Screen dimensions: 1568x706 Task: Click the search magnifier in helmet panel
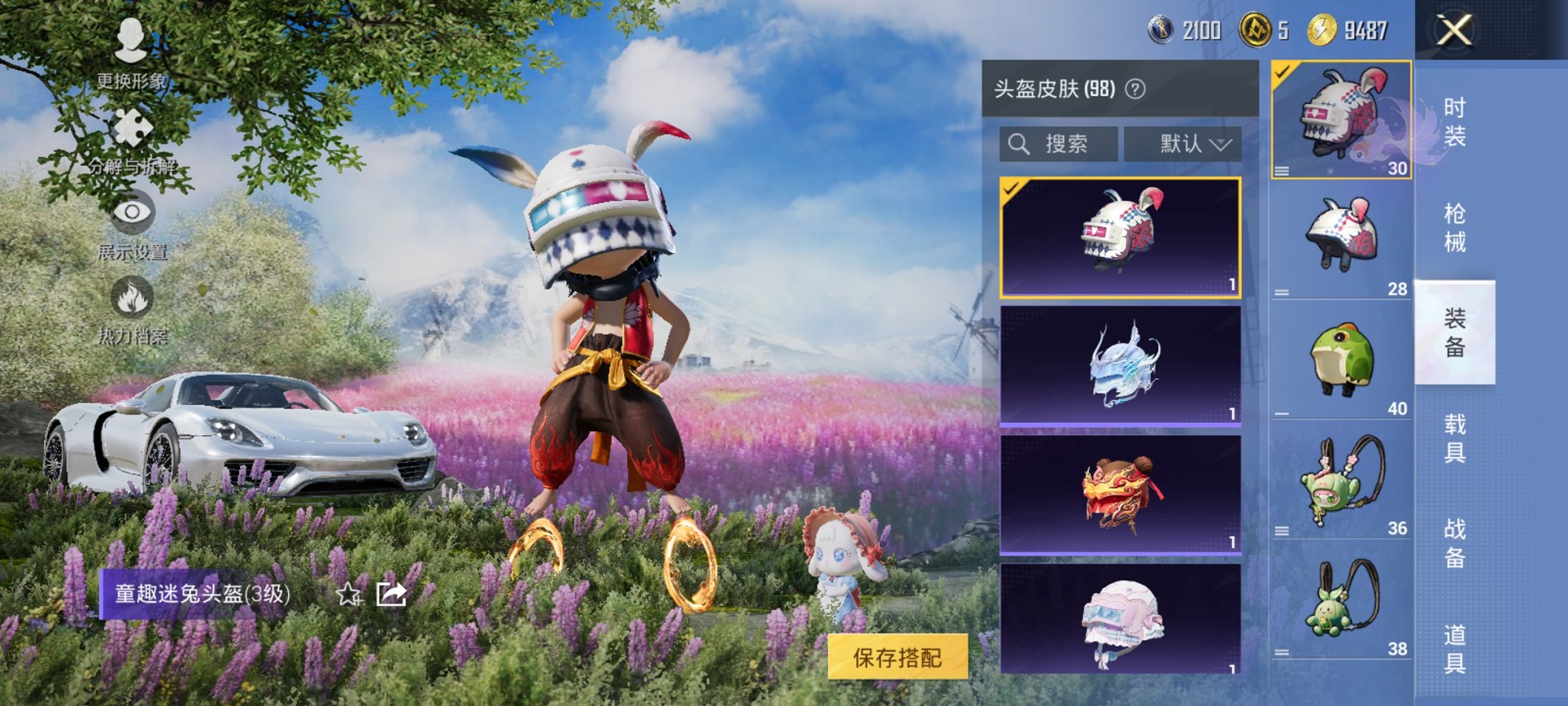[x=1019, y=143]
